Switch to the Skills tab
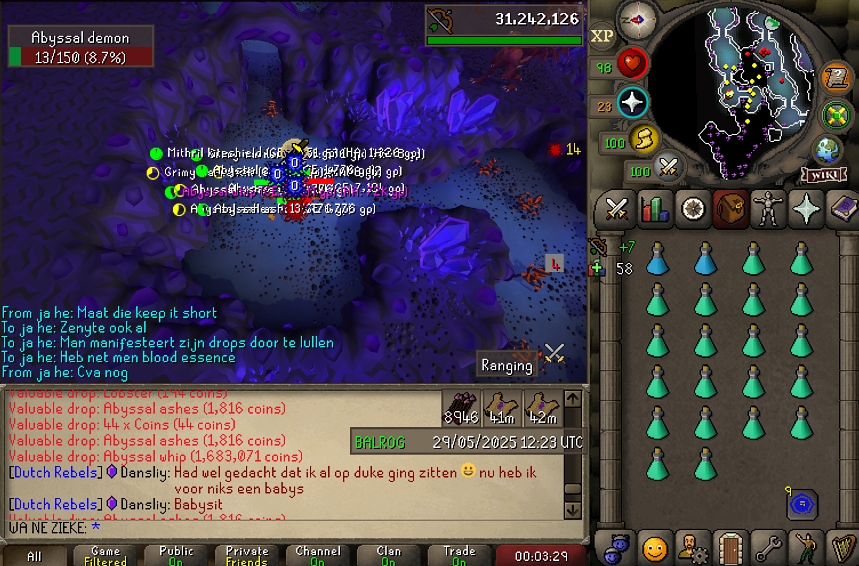The width and height of the screenshot is (859, 566). (655, 210)
